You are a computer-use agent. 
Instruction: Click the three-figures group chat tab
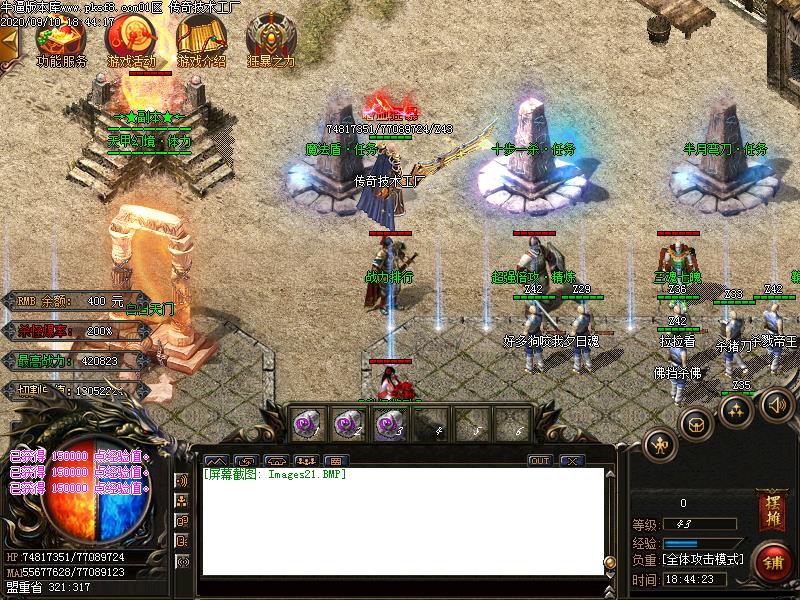pos(304,461)
